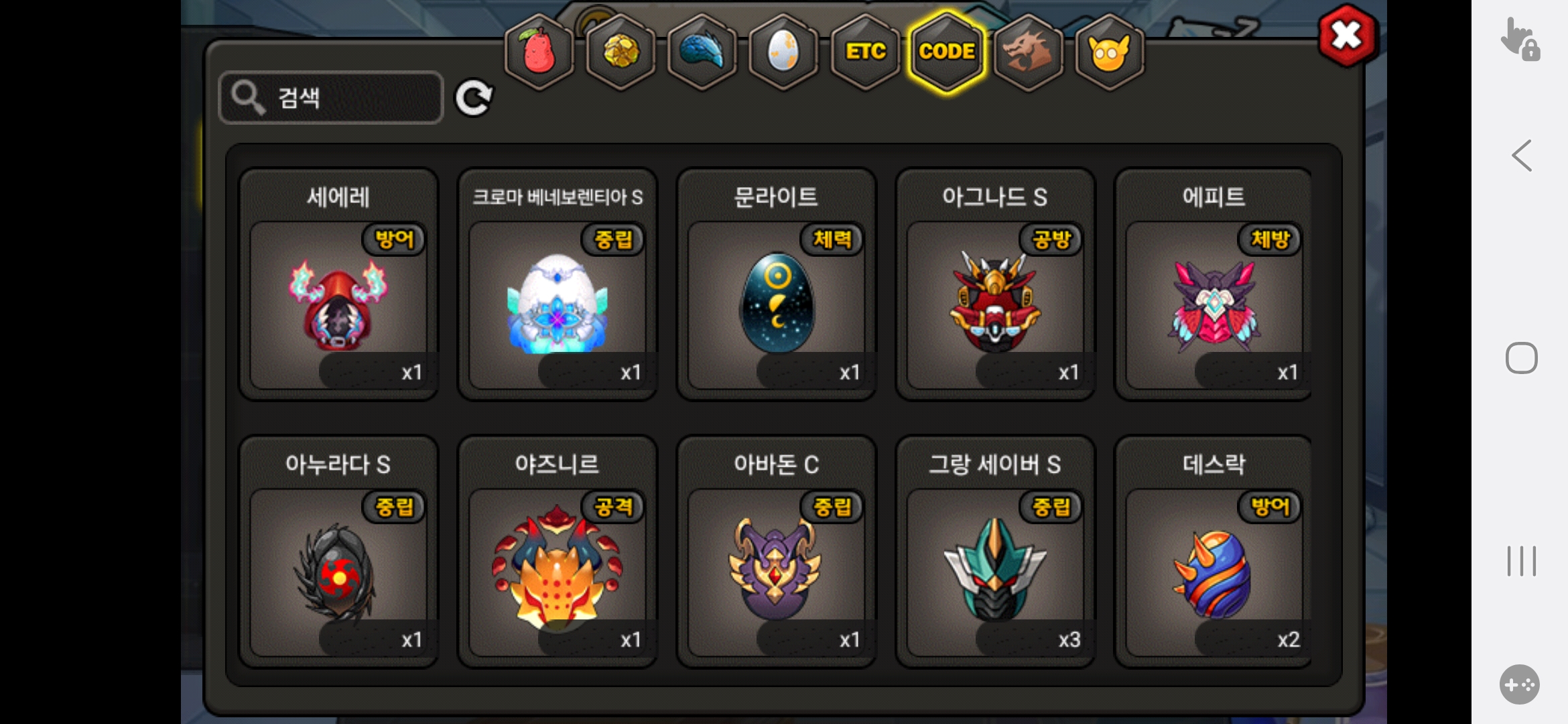Choose the yellow horned face tab
This screenshot has height=724, width=1568.
pos(1110,52)
